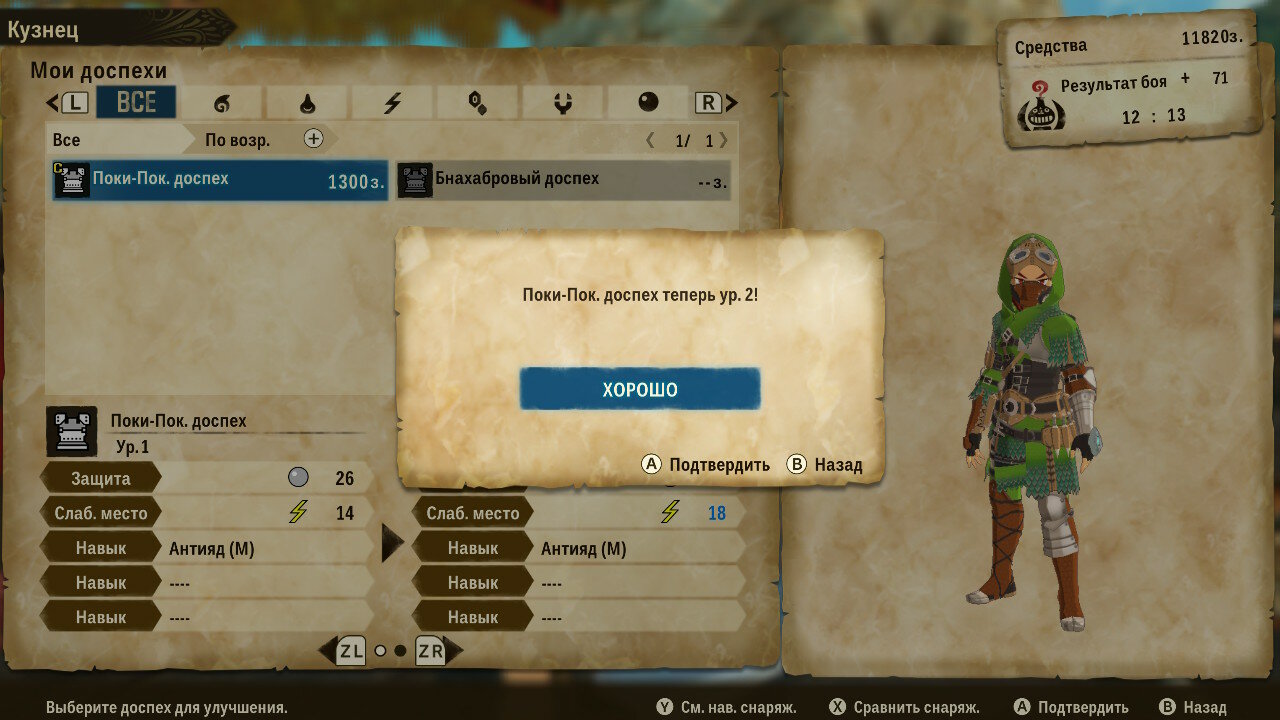The image size is (1280, 720).
Task: Click the right arrow after the tabs
Action: 731,102
